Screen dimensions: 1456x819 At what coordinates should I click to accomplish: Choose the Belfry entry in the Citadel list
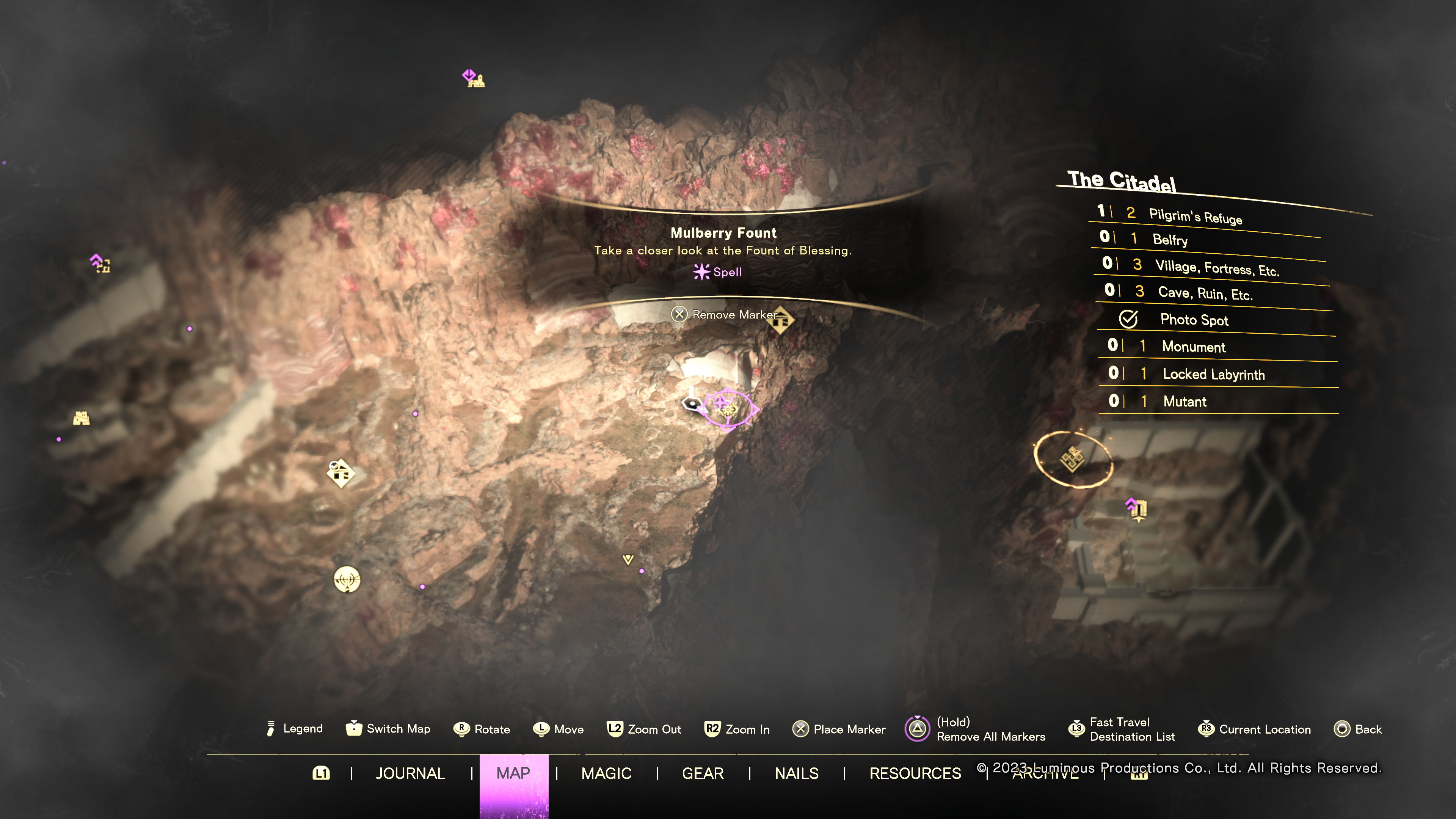[x=1170, y=240]
